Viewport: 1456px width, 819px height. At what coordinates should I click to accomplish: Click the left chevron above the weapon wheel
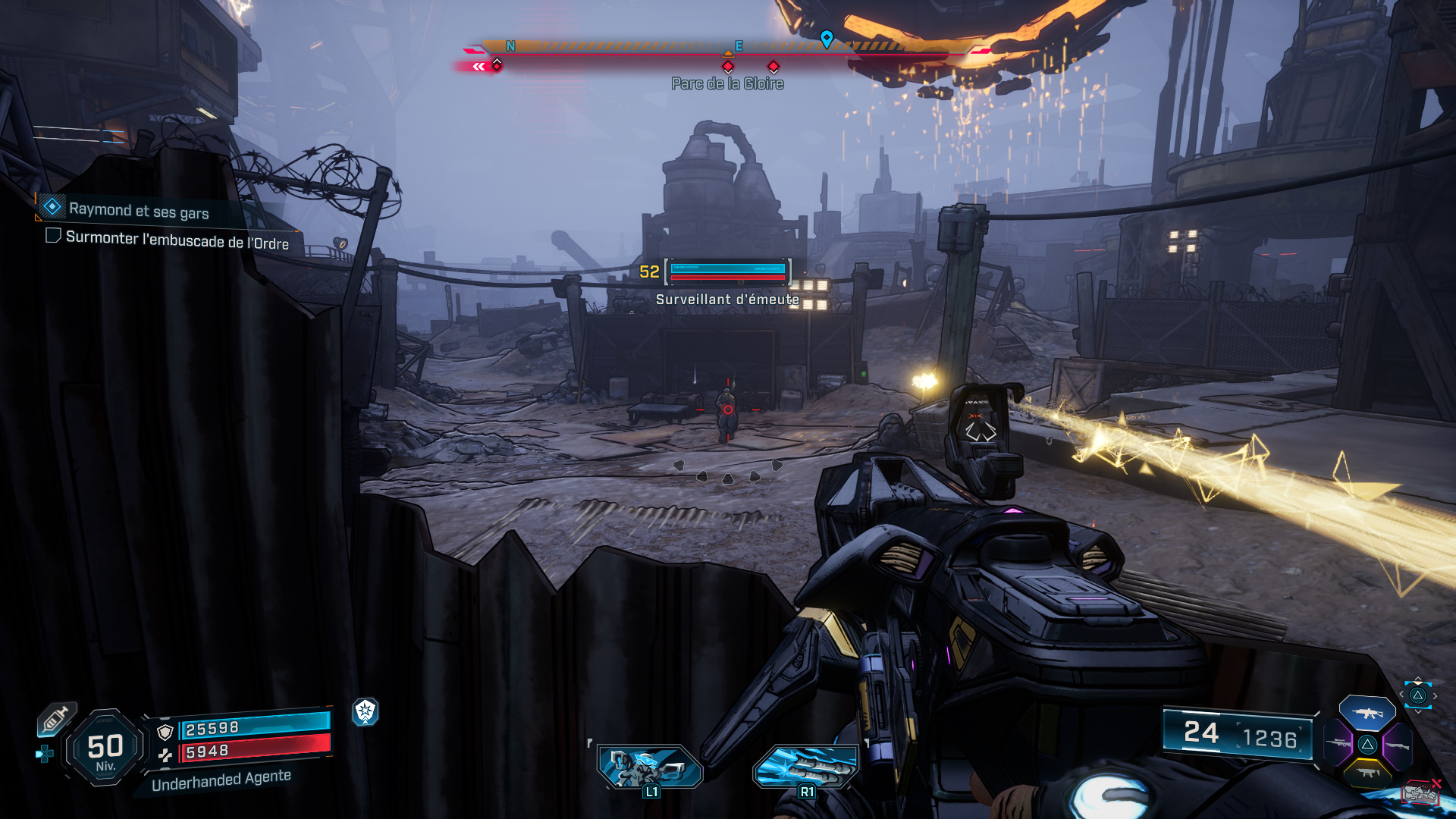[1401, 694]
